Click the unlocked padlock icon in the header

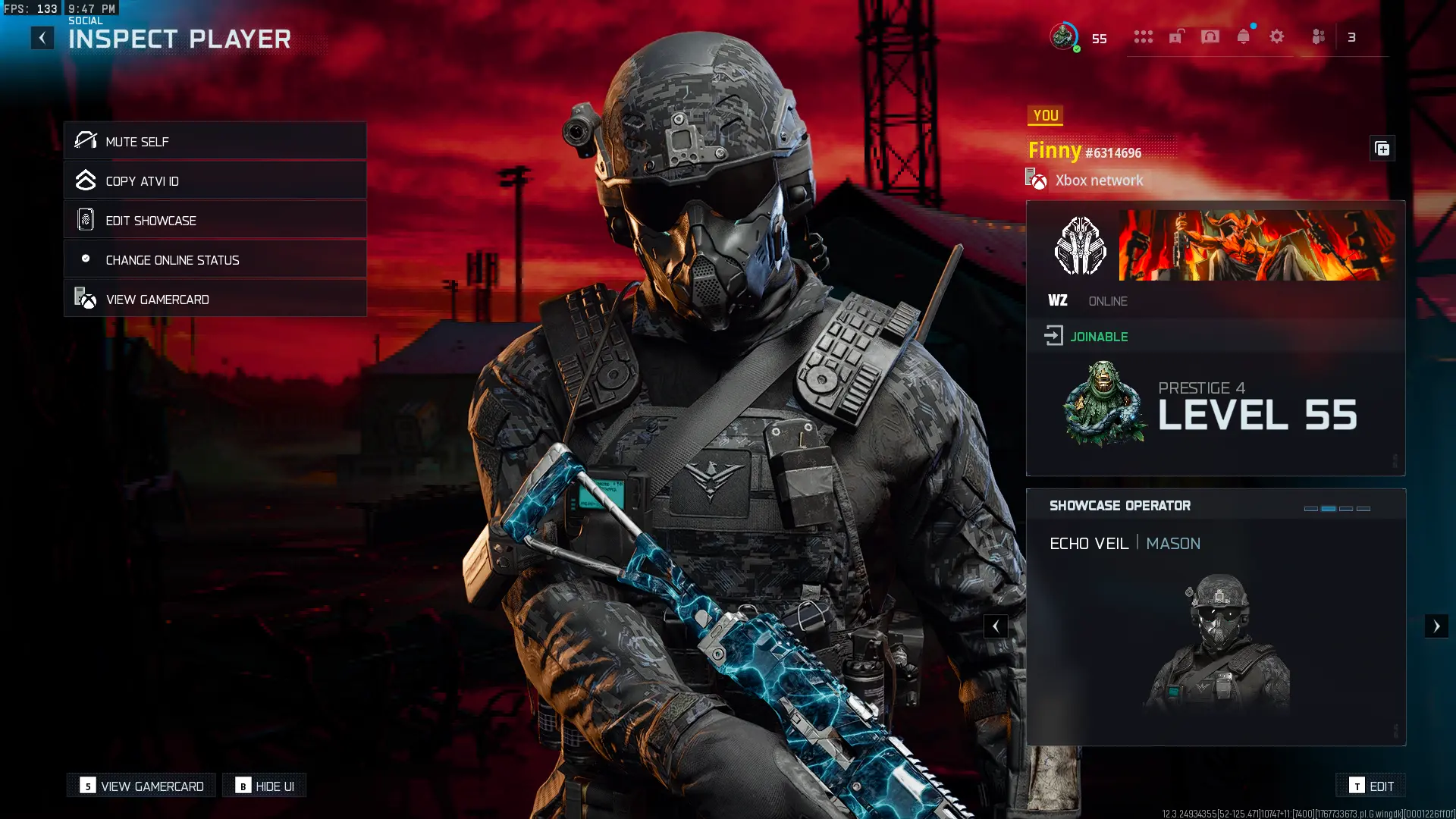(1176, 36)
